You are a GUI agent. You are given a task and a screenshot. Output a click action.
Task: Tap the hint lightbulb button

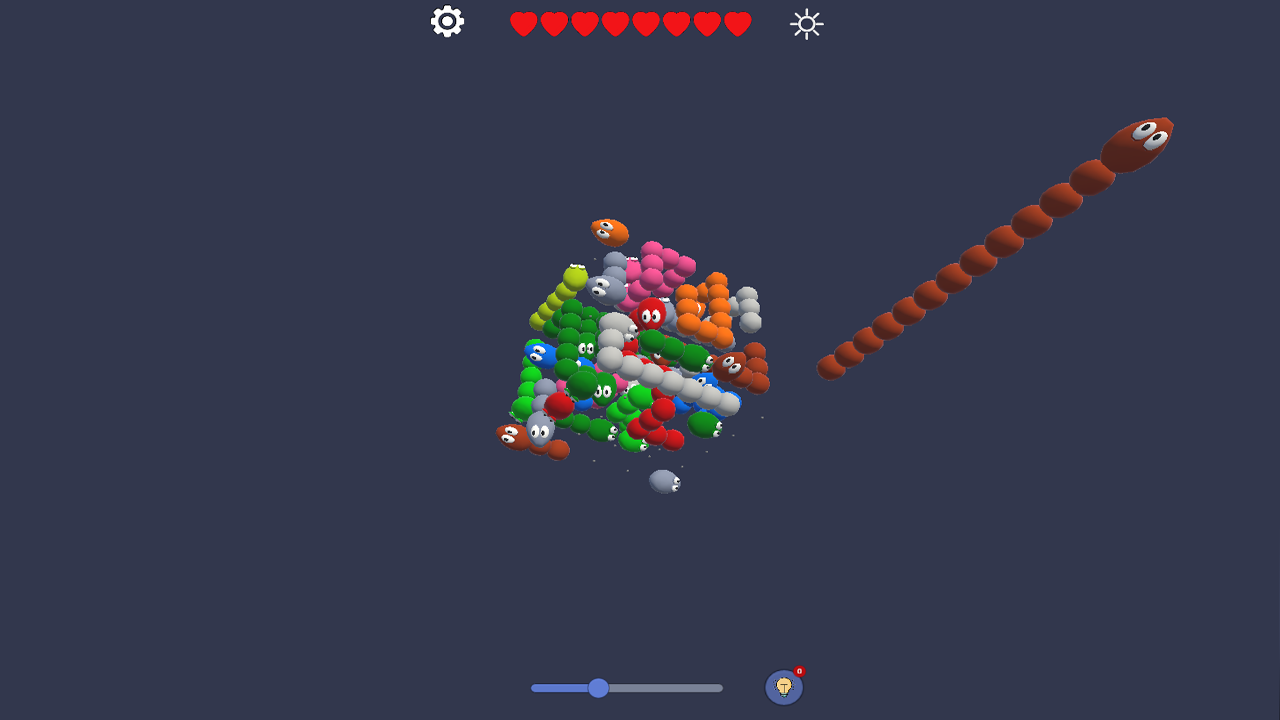pyautogui.click(x=786, y=686)
